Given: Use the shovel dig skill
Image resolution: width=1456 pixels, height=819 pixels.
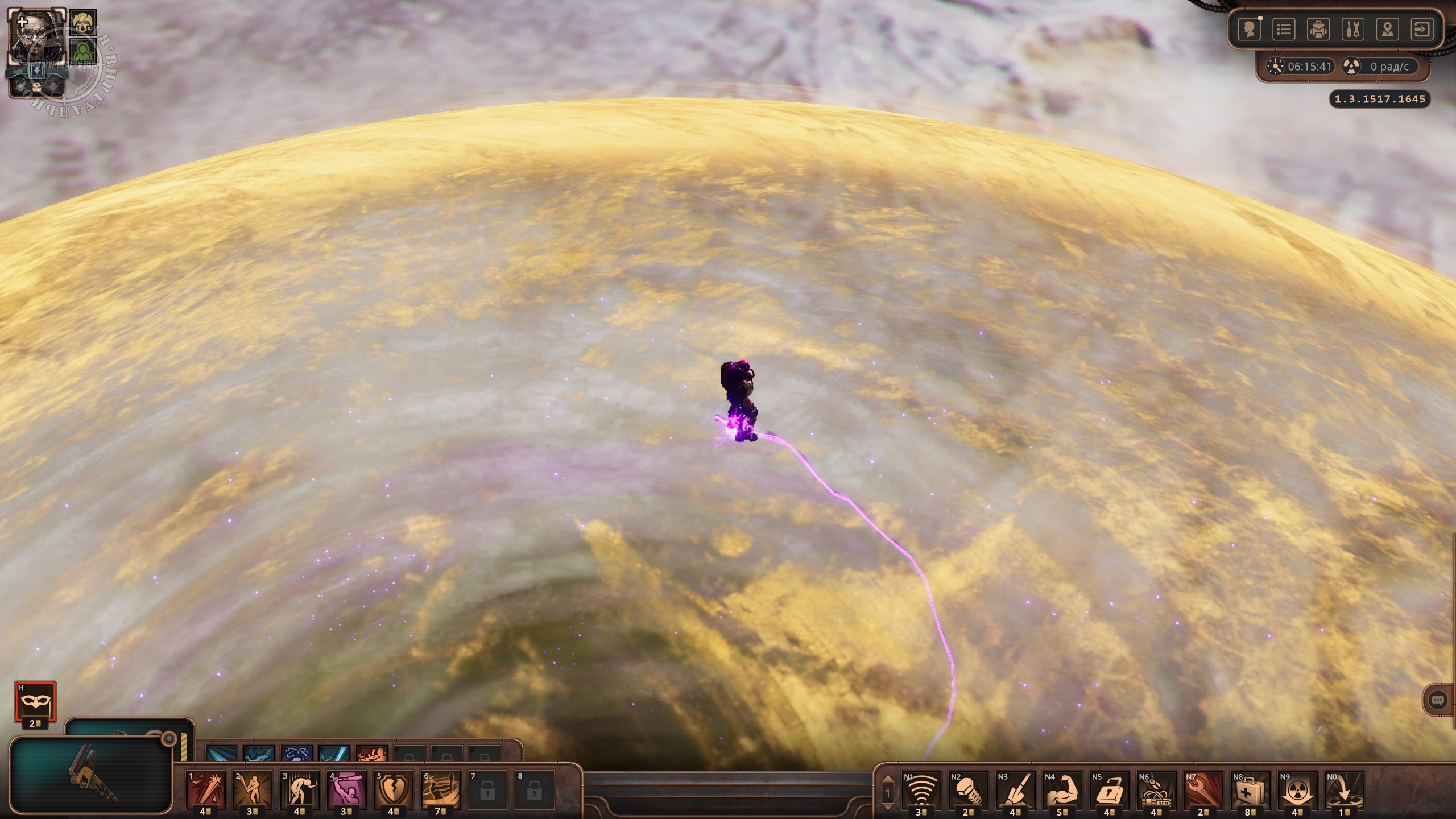Looking at the screenshot, I should 1015,789.
